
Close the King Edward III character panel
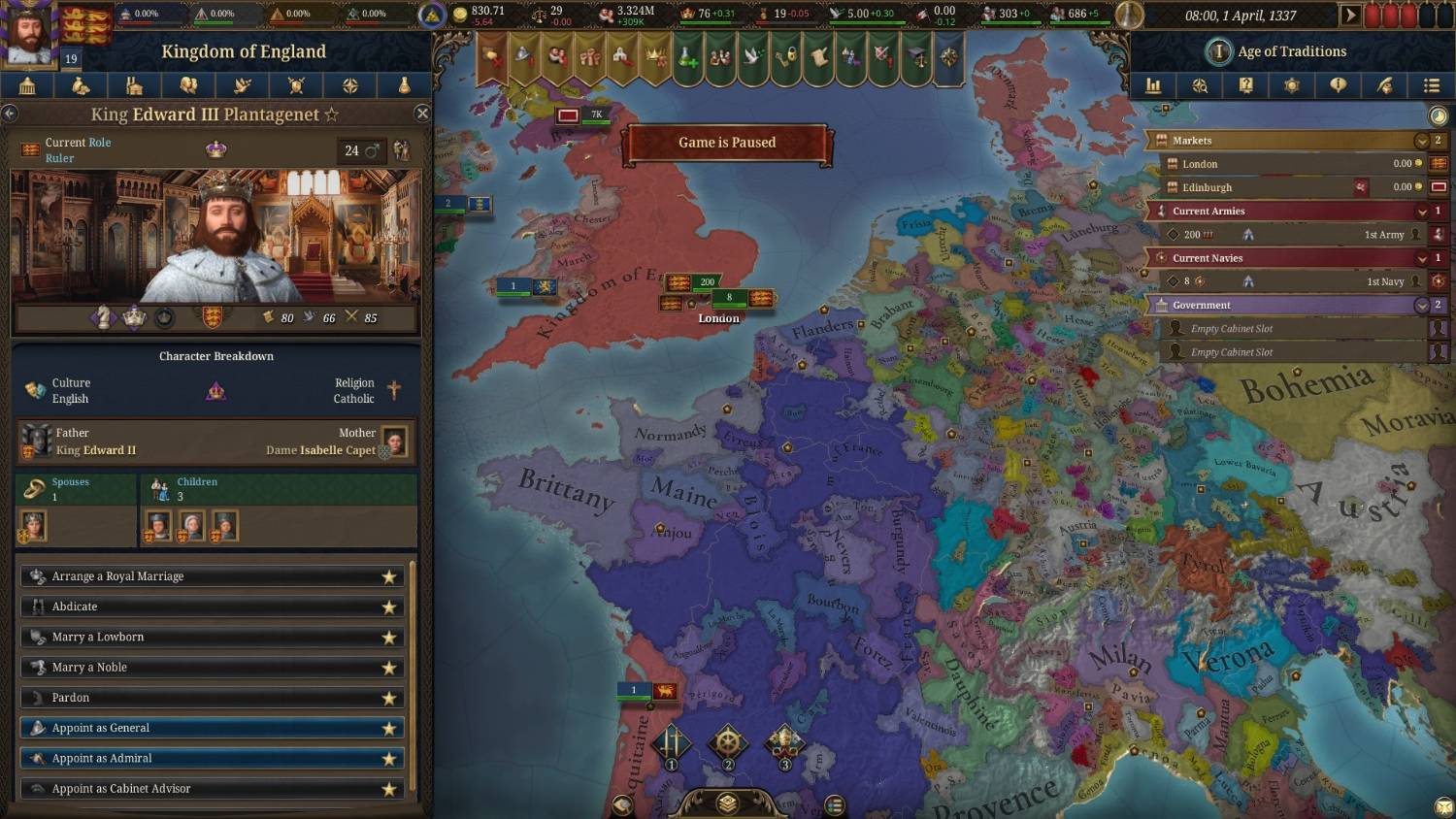coord(422,114)
